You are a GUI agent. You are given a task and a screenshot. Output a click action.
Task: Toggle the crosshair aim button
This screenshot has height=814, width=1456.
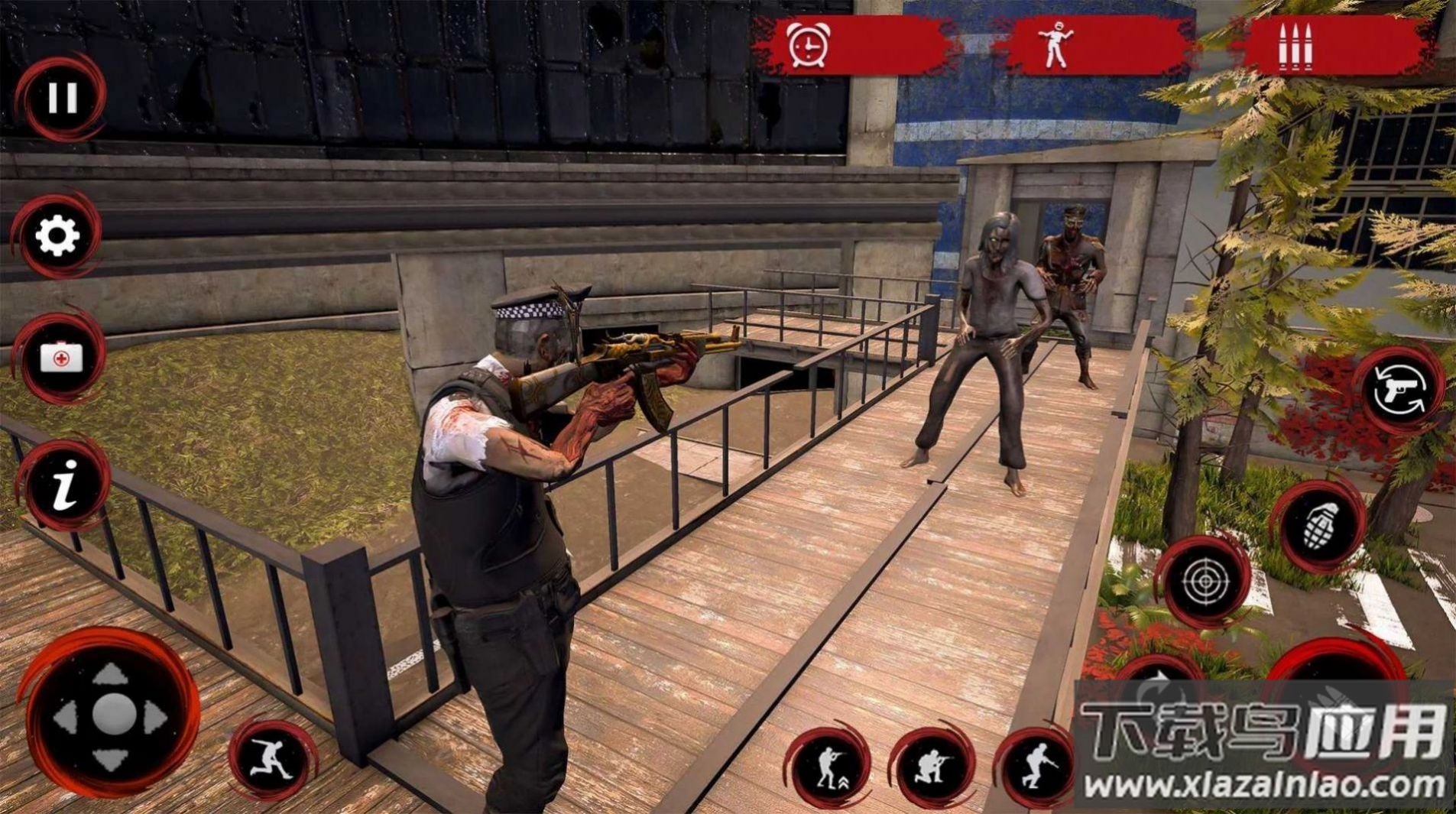point(1204,582)
